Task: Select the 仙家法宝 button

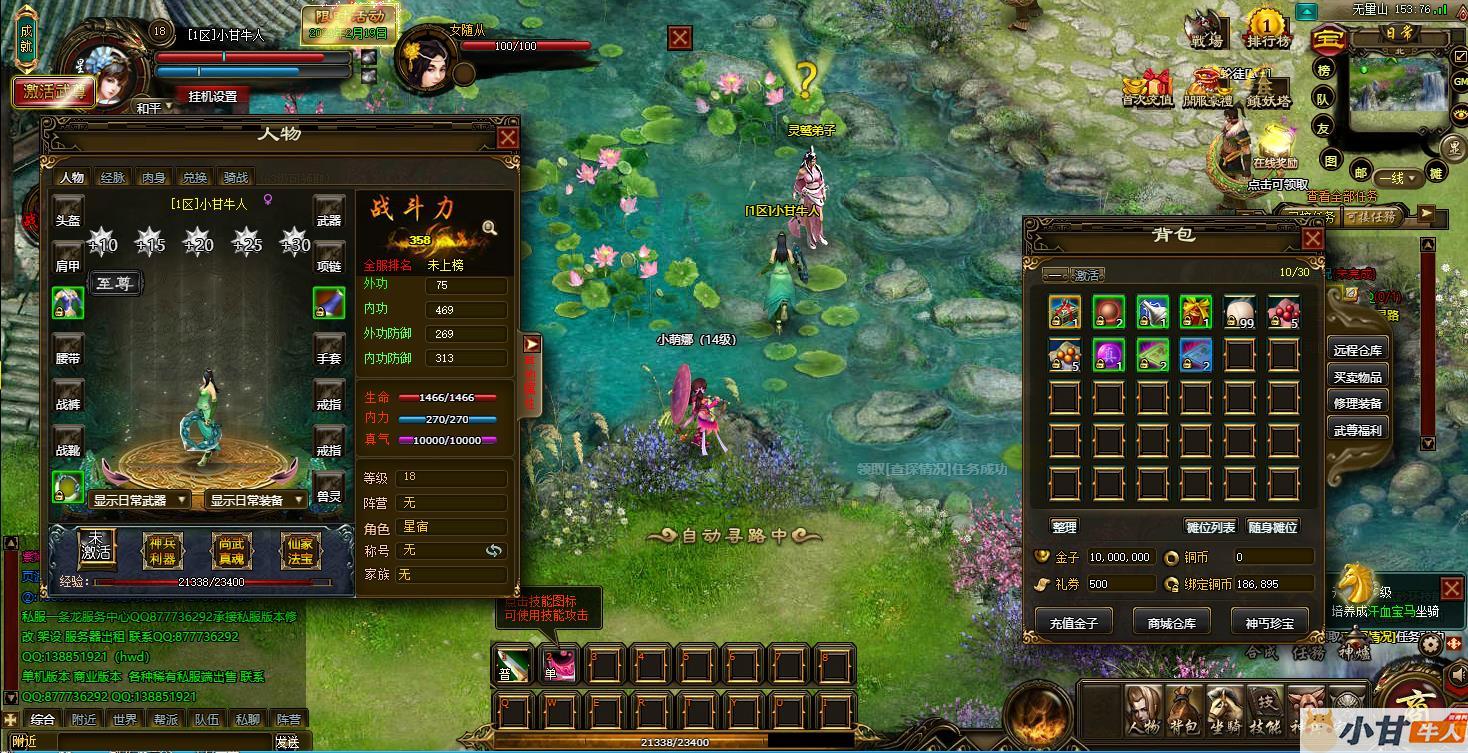Action: click(298, 549)
